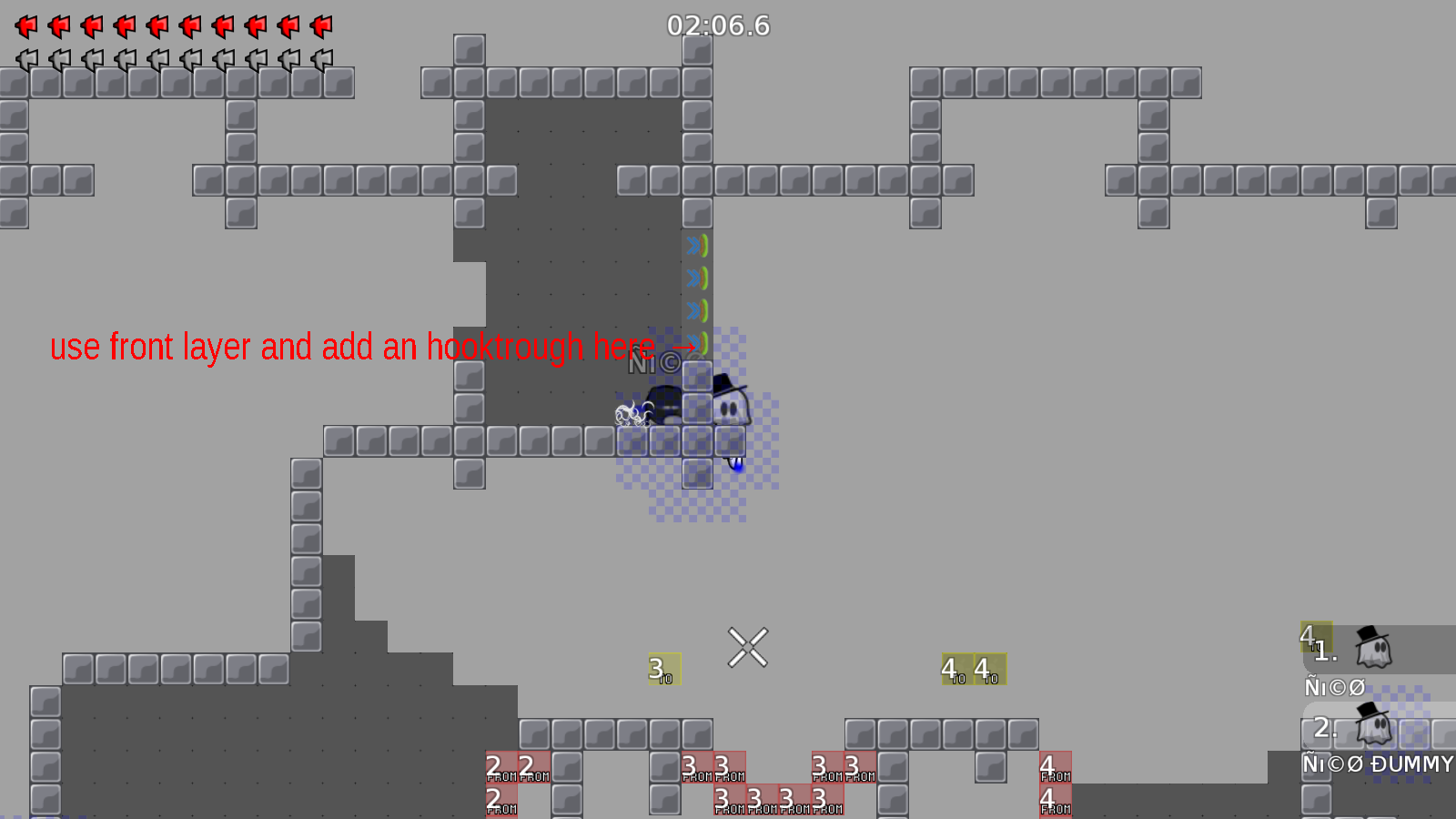The width and height of the screenshot is (1456, 819).
Task: Click a gray speaker icon below the red megaphones
Action: click(25, 56)
